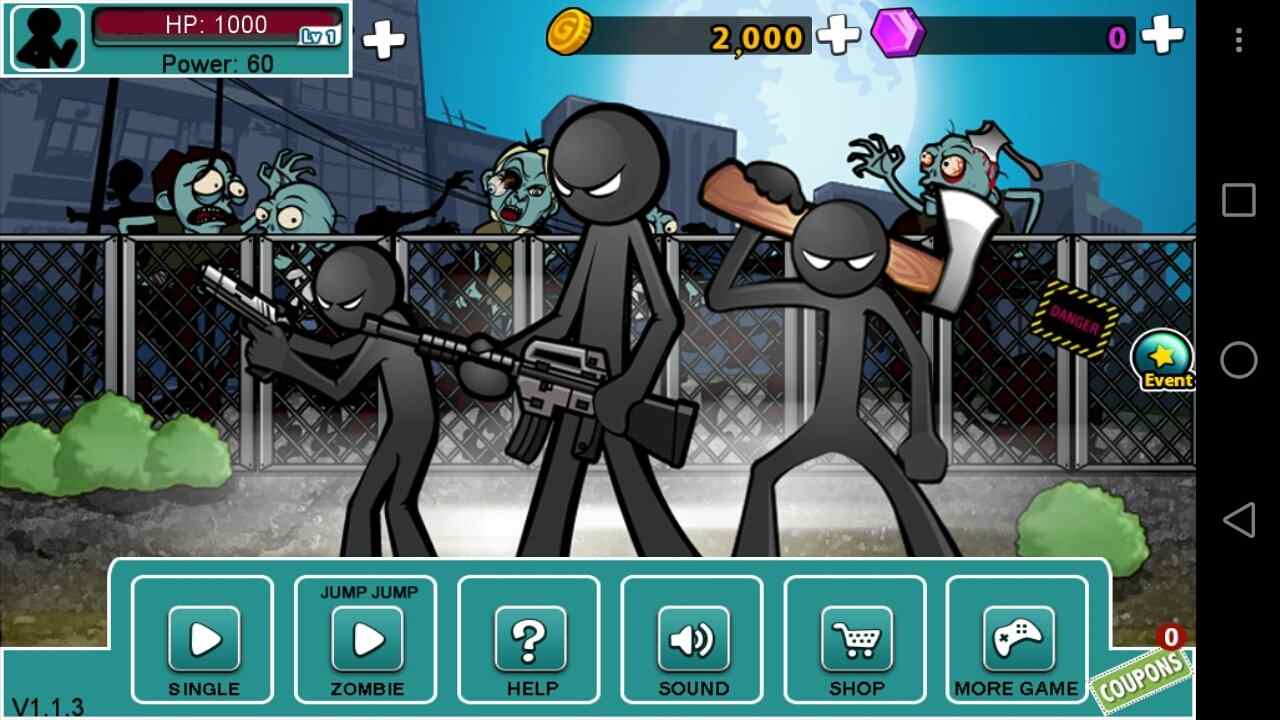Buy gems with the purple plus button

point(1163,36)
